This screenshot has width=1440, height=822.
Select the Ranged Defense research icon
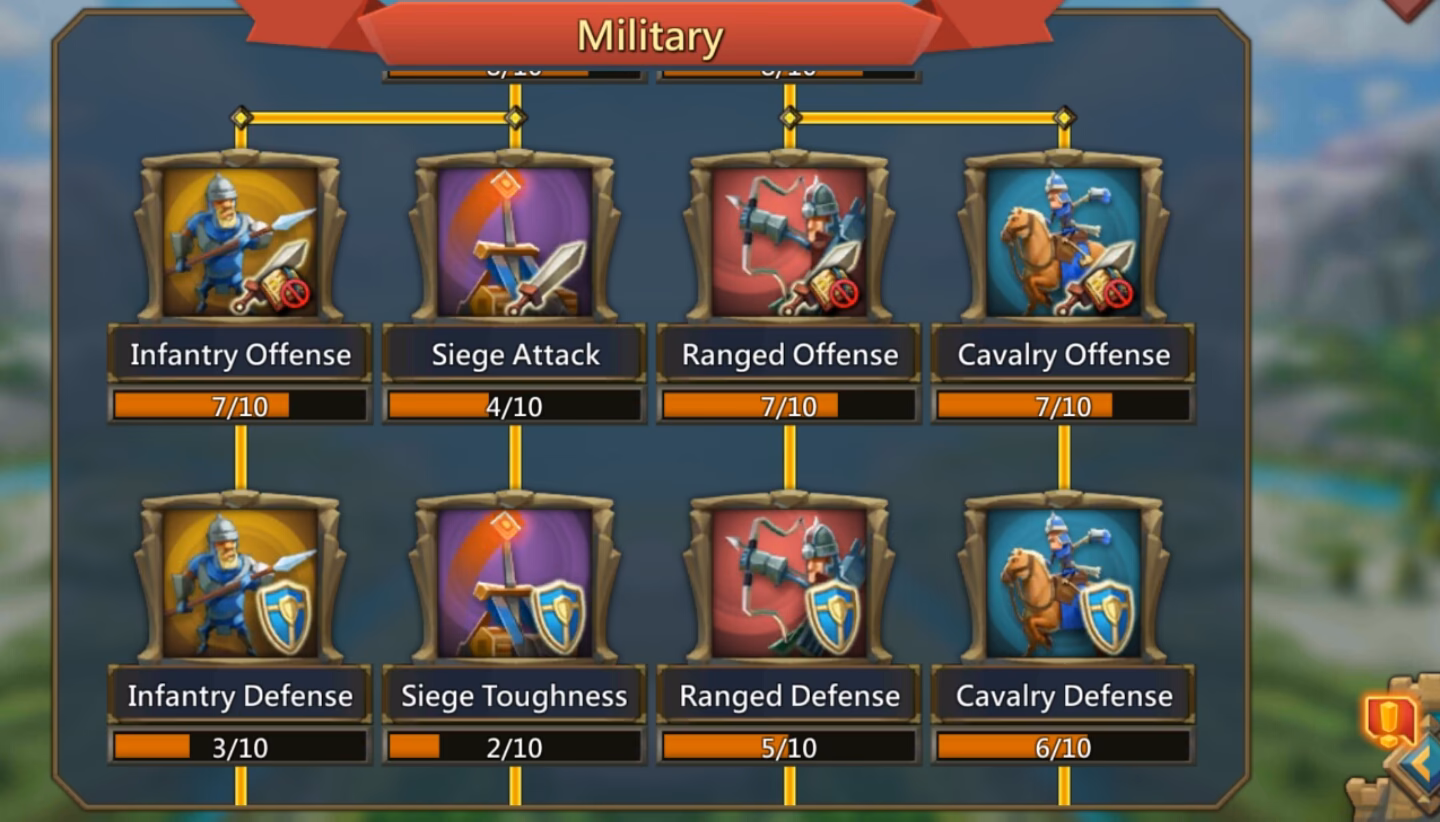tap(787, 580)
